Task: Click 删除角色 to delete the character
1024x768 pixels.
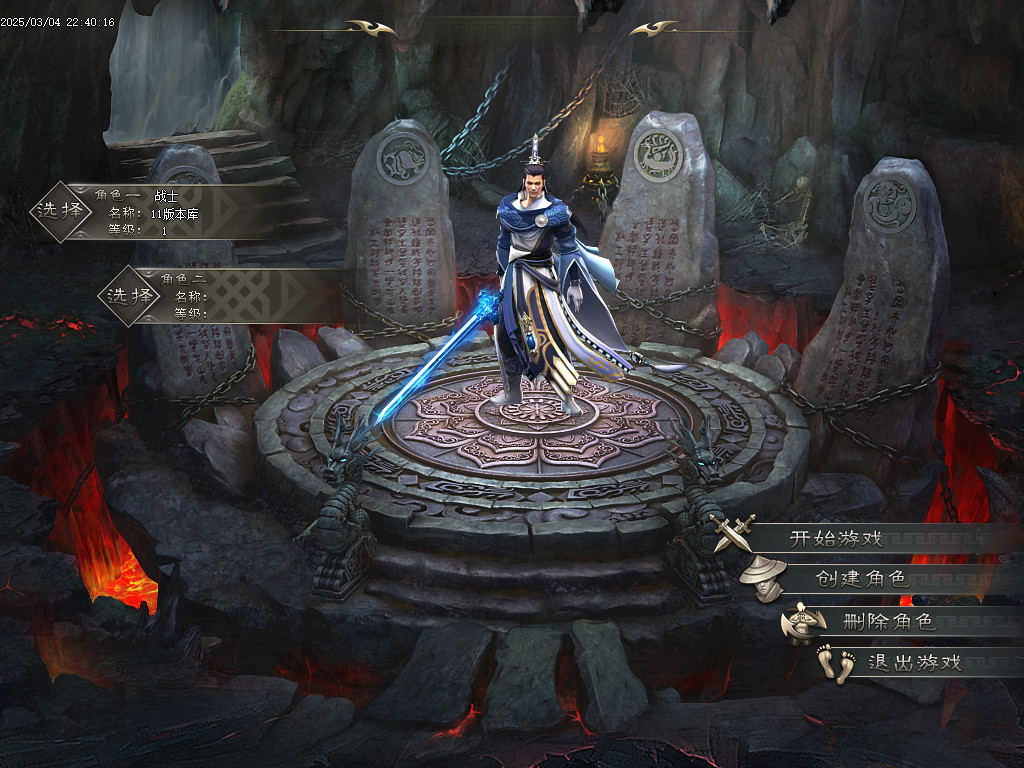Action: click(889, 622)
